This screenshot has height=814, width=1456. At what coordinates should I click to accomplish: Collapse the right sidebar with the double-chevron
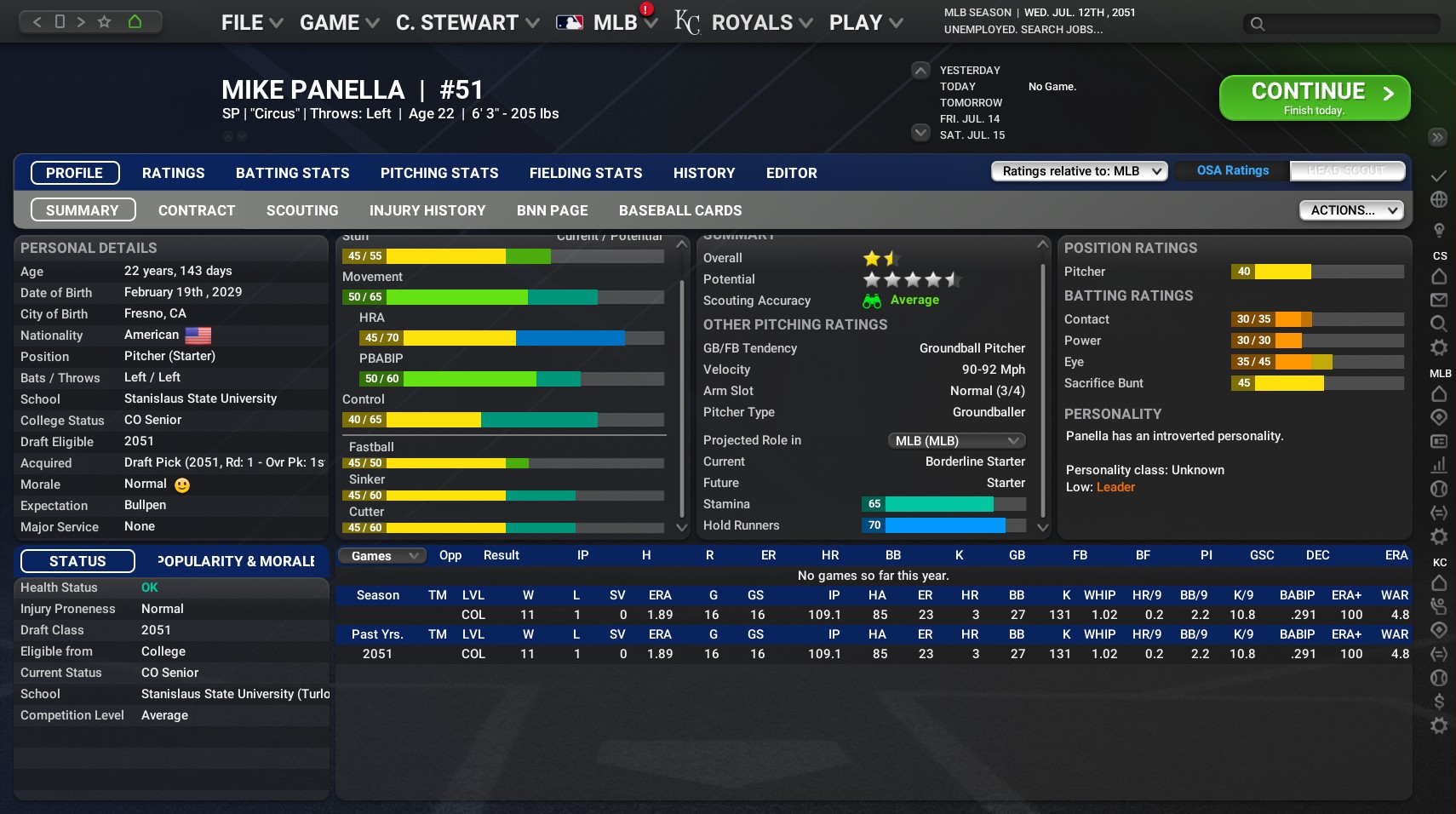tap(1437, 136)
